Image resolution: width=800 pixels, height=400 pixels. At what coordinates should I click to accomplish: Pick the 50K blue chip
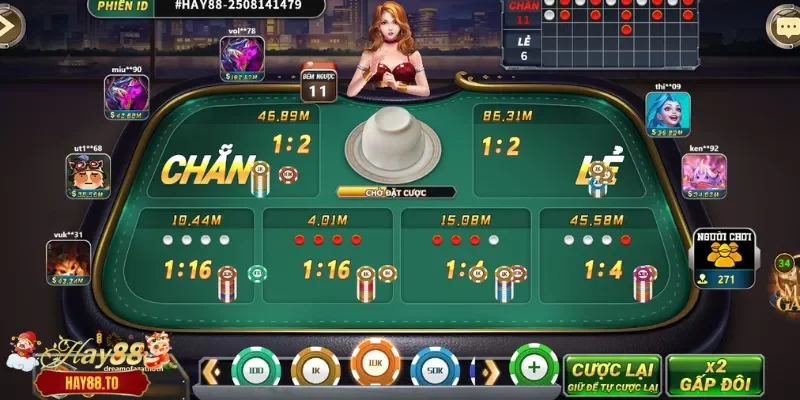tap(434, 370)
